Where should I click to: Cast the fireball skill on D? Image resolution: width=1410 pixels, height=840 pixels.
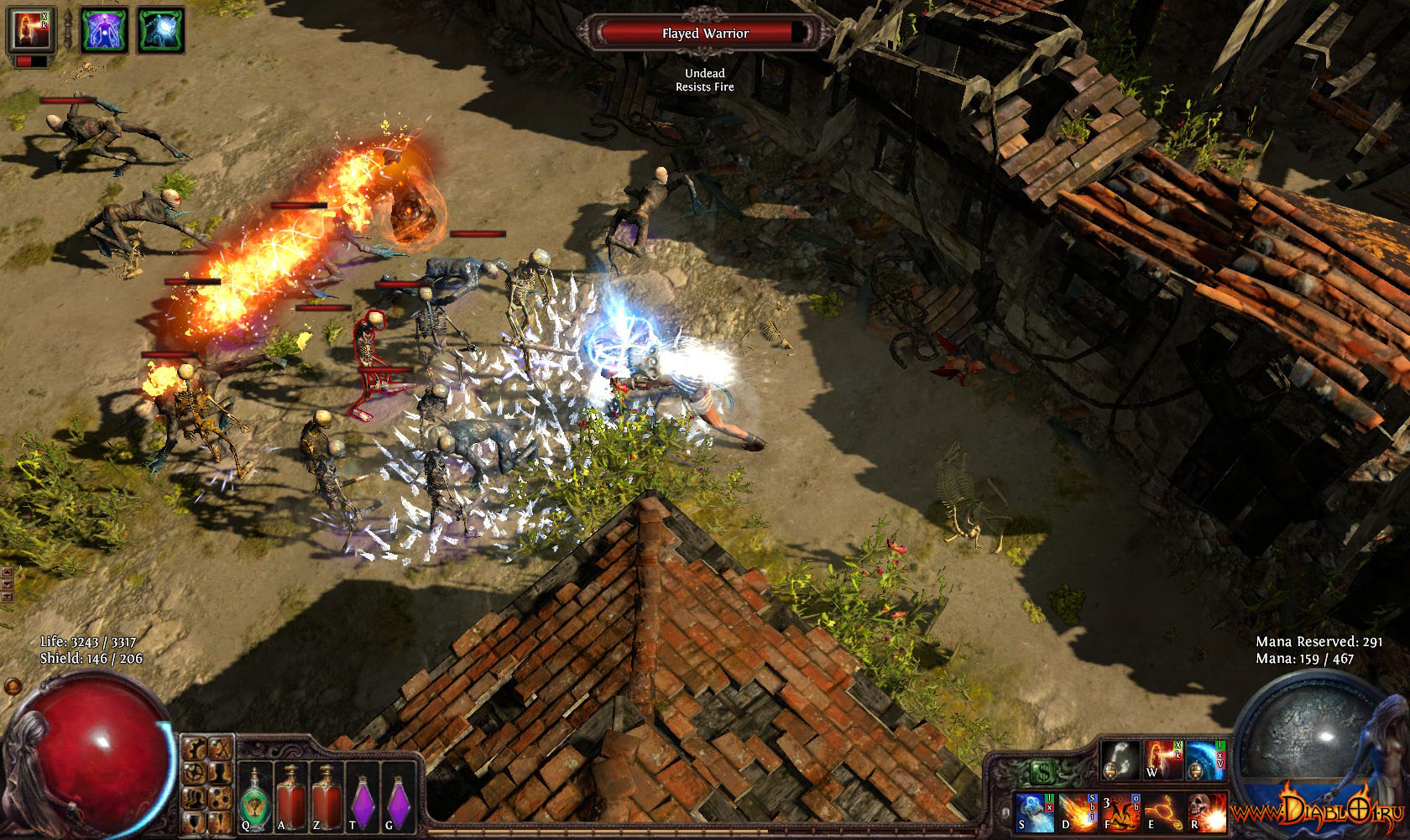[x=1078, y=812]
